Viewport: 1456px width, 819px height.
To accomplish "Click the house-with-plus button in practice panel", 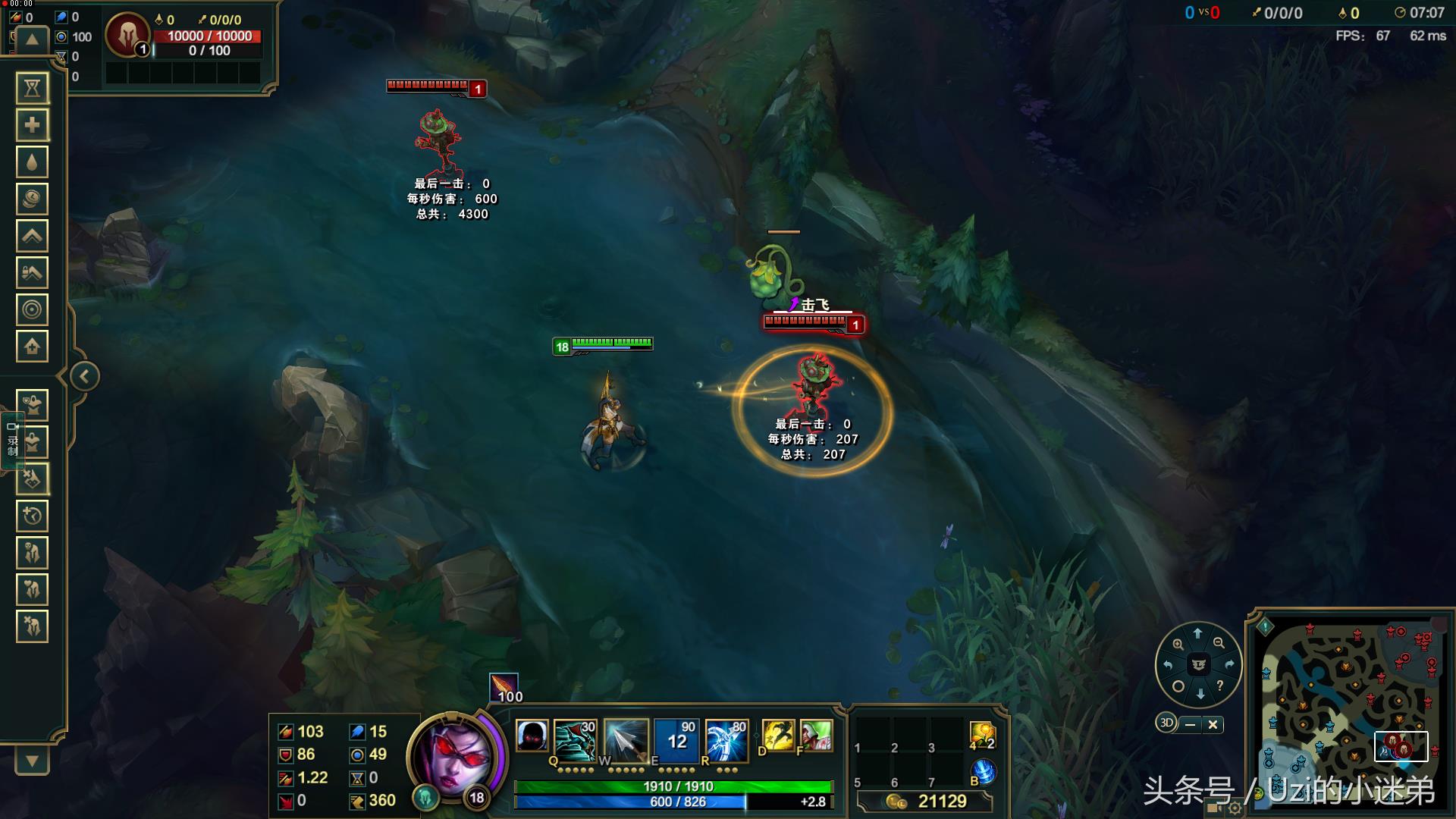I will [x=32, y=347].
